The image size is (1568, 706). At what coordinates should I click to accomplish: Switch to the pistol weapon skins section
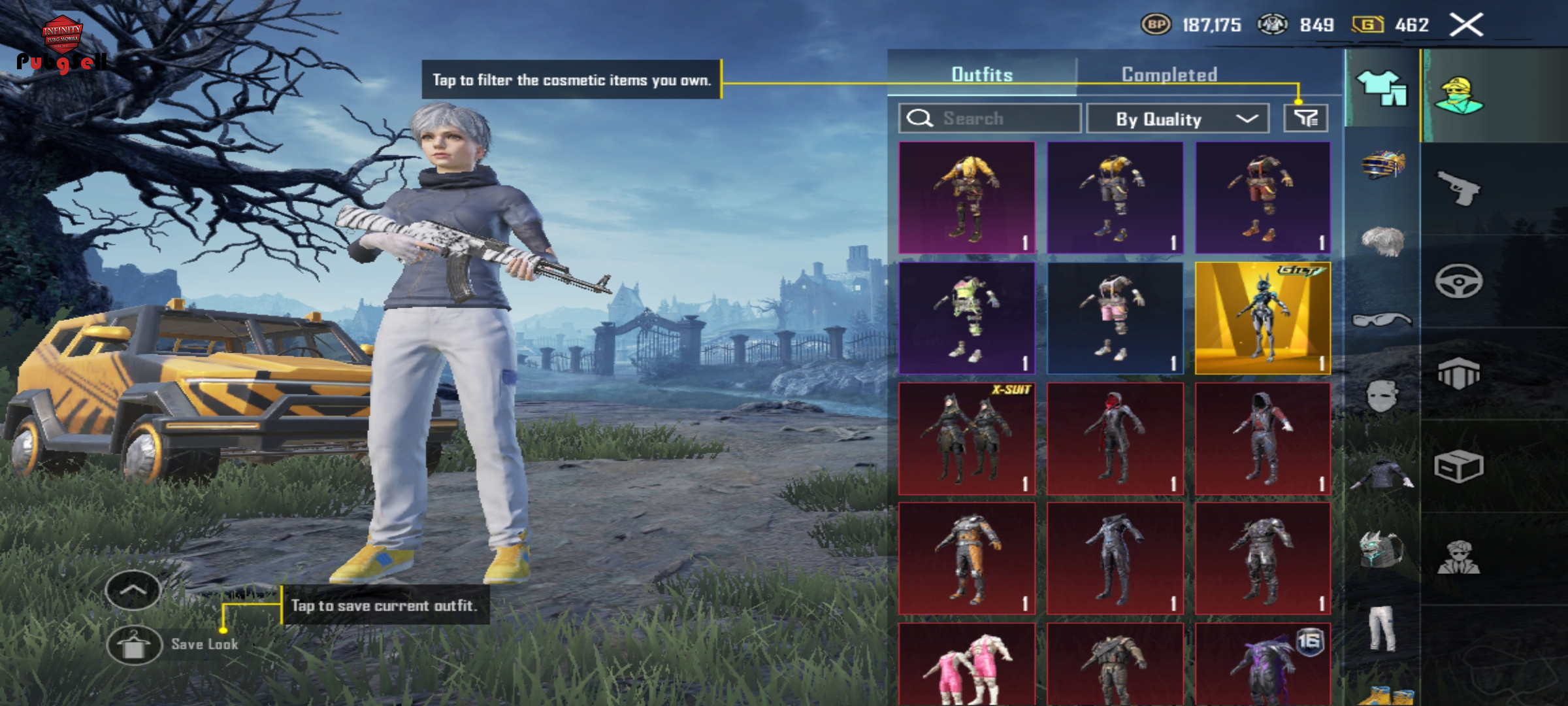pos(1458,188)
